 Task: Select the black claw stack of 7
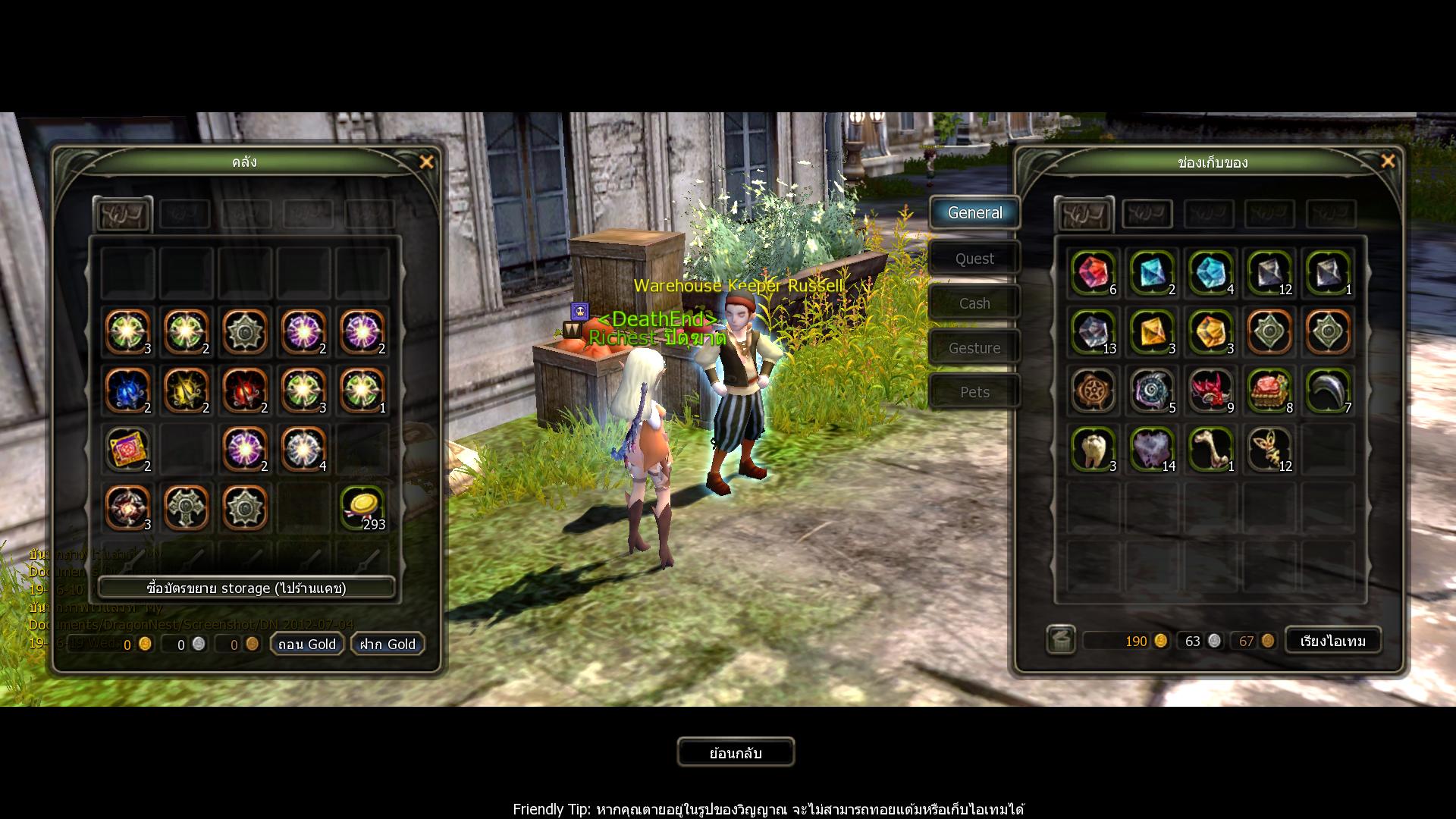[1328, 390]
